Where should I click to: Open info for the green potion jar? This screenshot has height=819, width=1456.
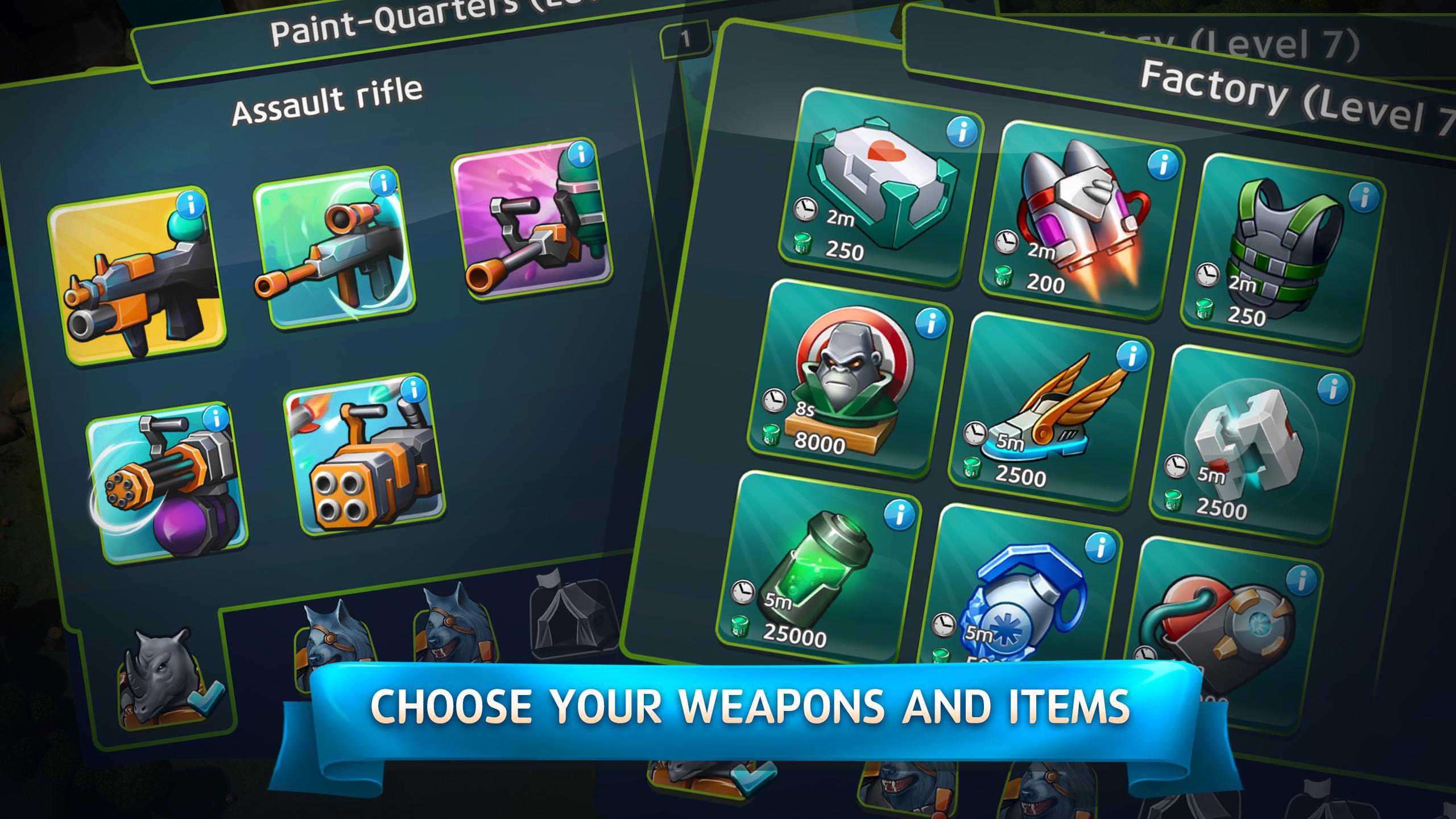[900, 515]
